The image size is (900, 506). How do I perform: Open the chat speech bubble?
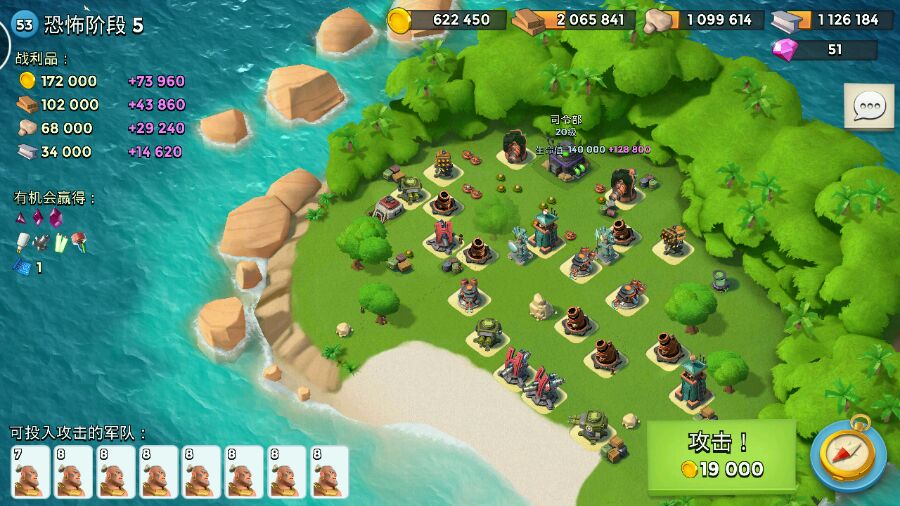tap(868, 107)
